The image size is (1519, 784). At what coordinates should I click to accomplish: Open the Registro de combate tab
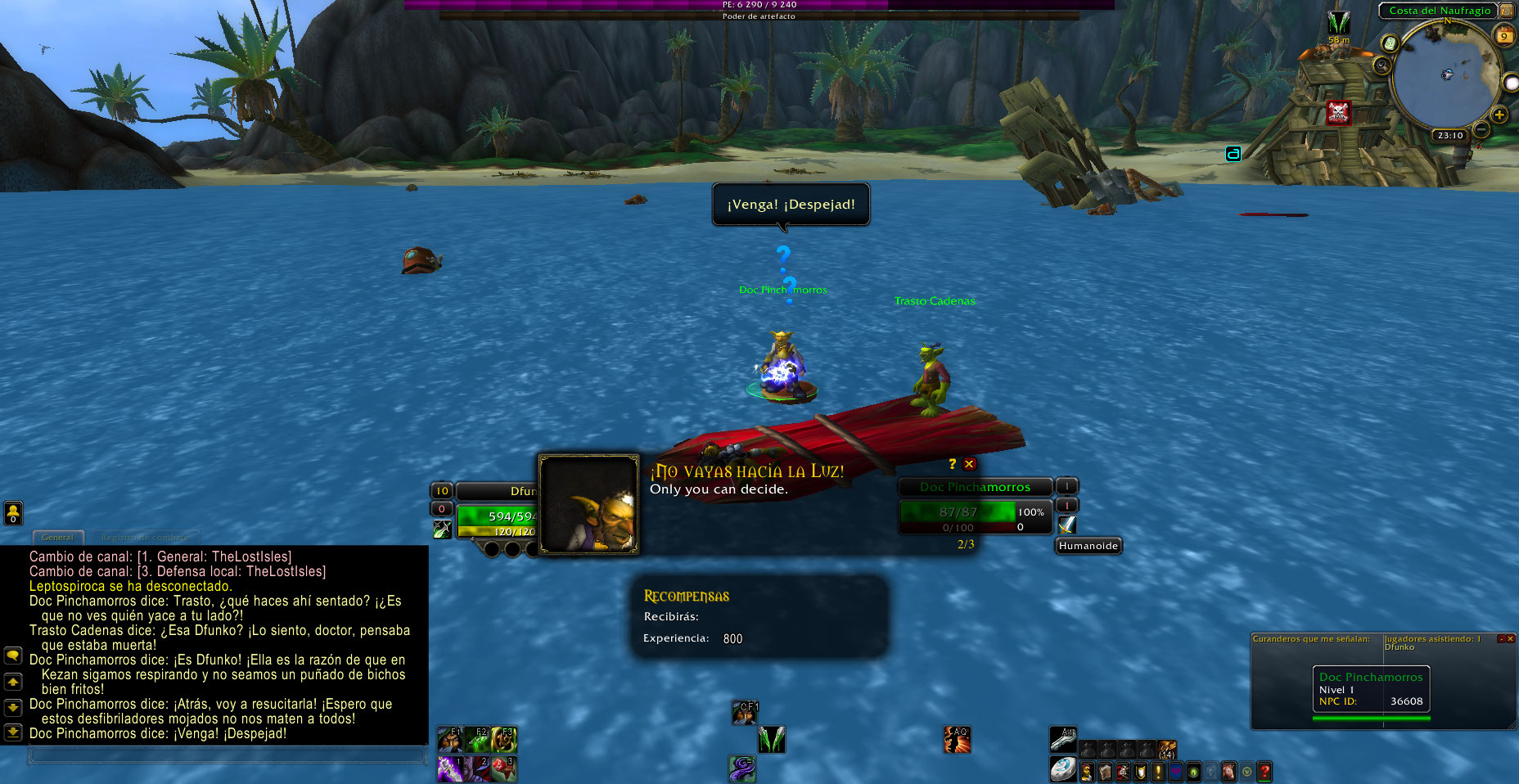[x=145, y=538]
